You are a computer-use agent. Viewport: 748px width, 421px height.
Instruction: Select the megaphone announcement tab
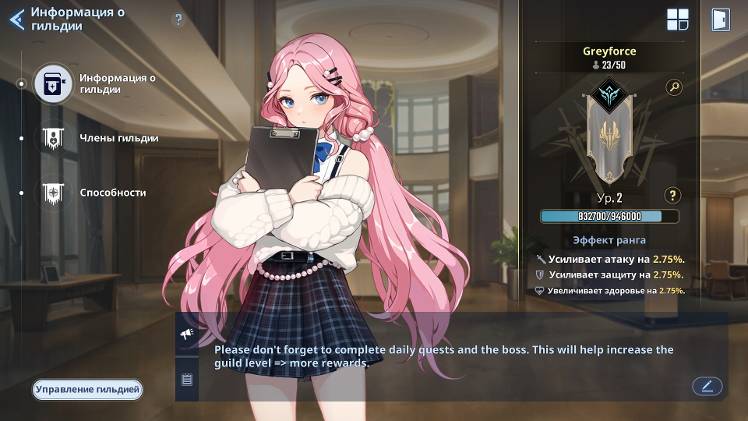click(x=187, y=332)
